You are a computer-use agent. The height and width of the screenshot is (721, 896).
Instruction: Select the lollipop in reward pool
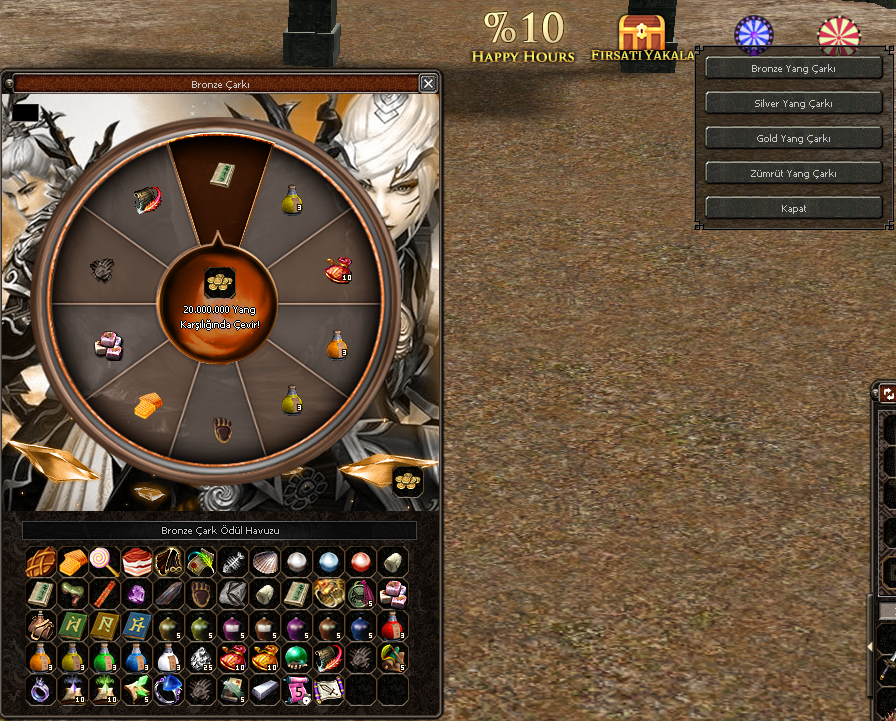[x=104, y=562]
